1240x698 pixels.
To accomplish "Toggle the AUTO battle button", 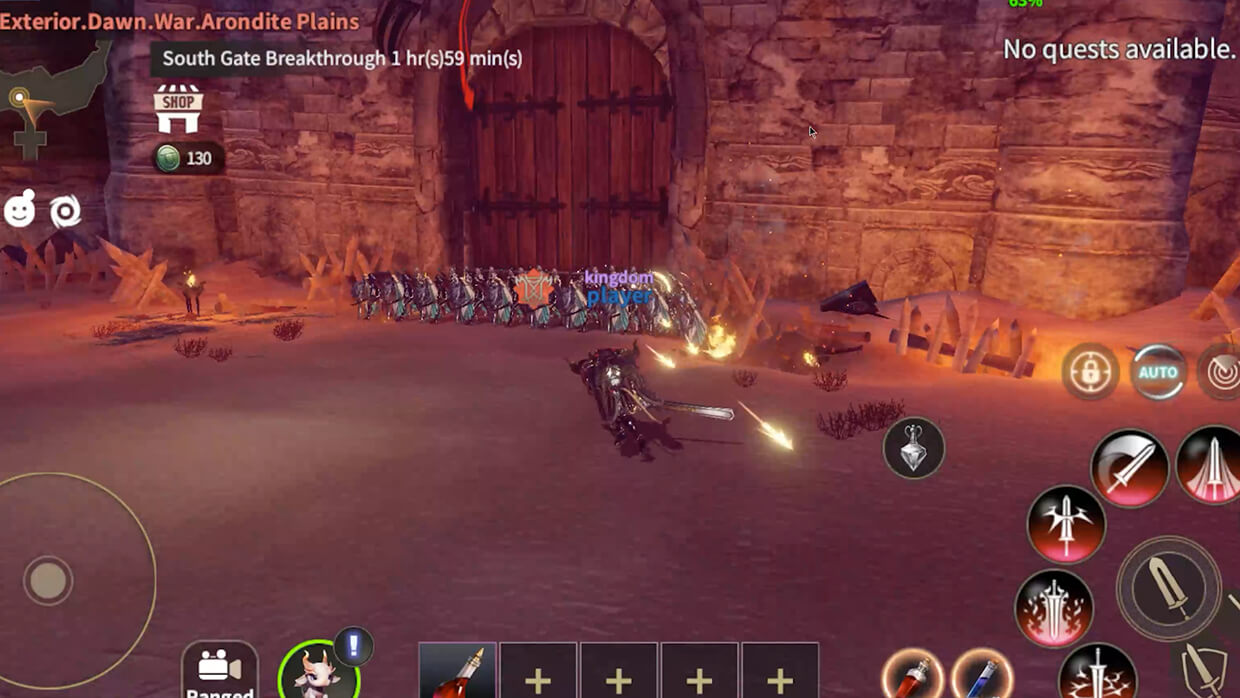I will coord(1158,373).
